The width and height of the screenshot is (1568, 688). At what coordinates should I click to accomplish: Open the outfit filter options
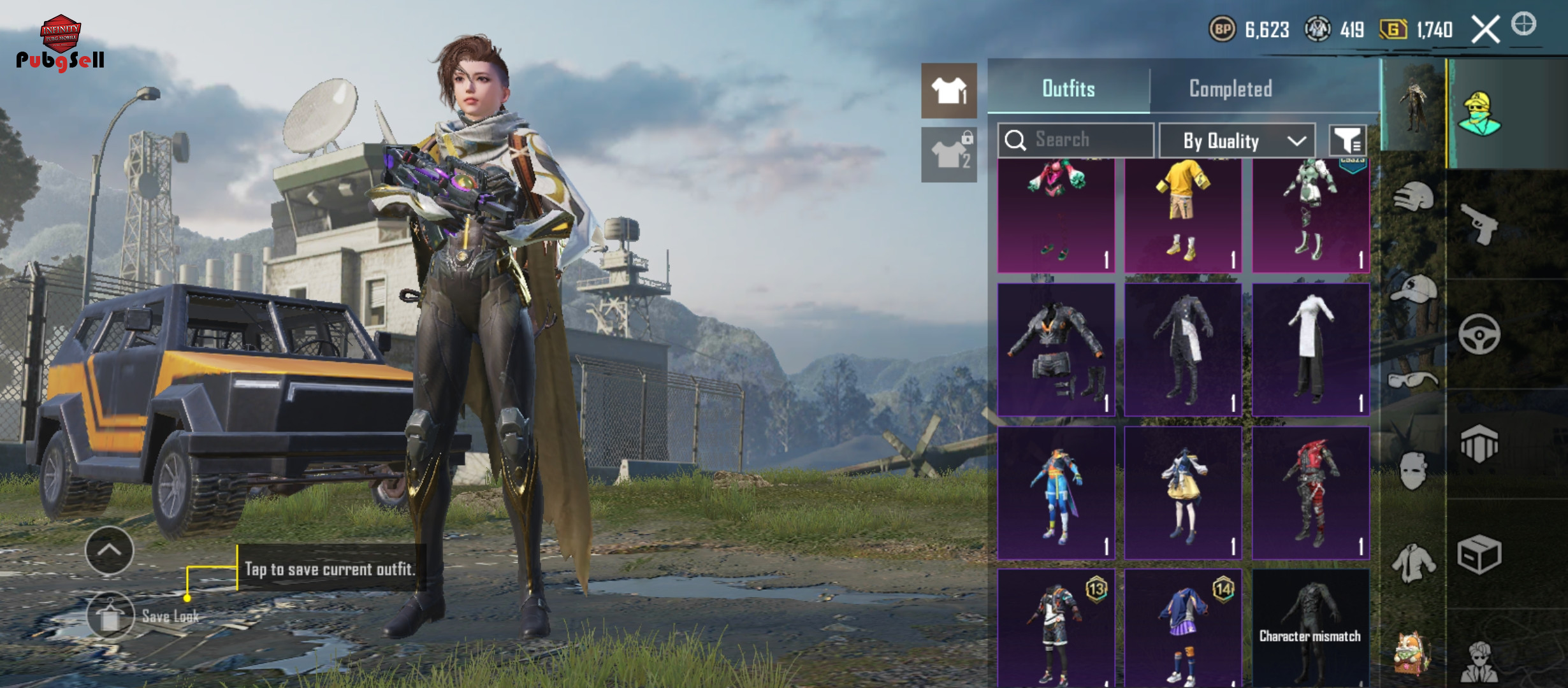tap(1347, 140)
